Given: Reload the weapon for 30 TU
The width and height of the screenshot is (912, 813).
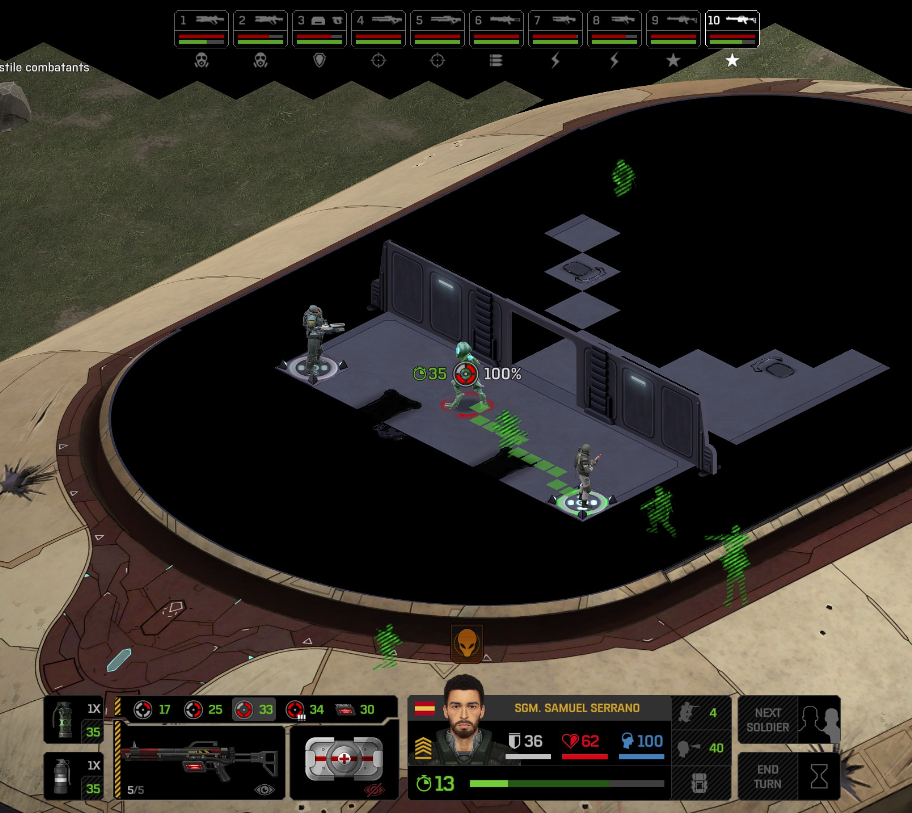Looking at the screenshot, I should (x=355, y=710).
